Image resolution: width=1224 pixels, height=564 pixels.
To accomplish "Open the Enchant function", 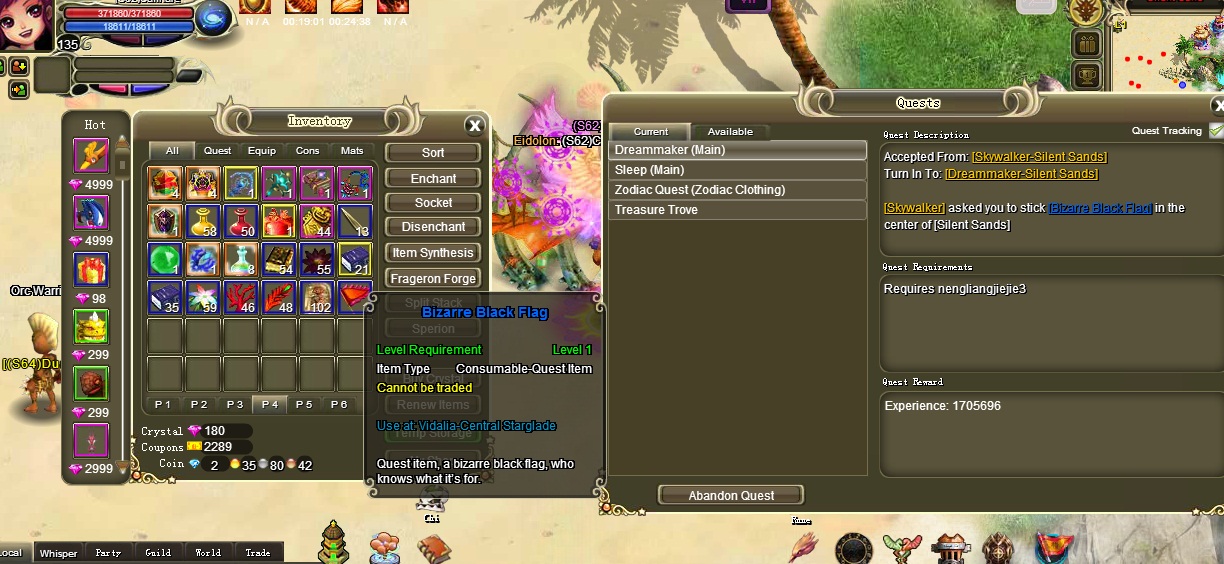I will click(x=433, y=178).
